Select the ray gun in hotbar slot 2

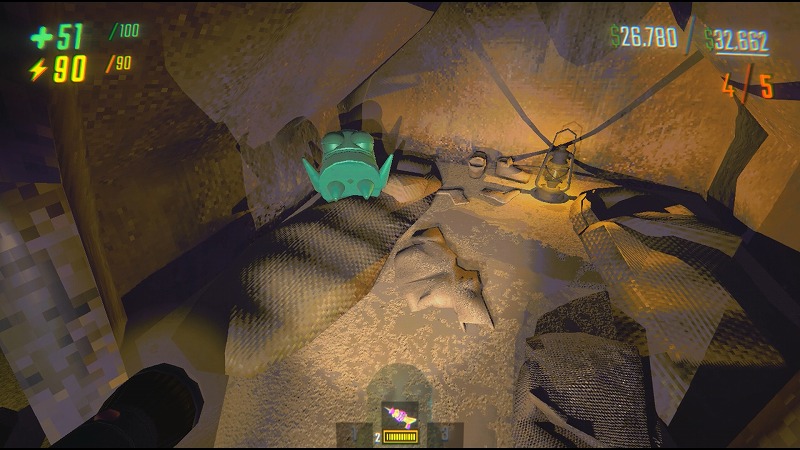399,418
